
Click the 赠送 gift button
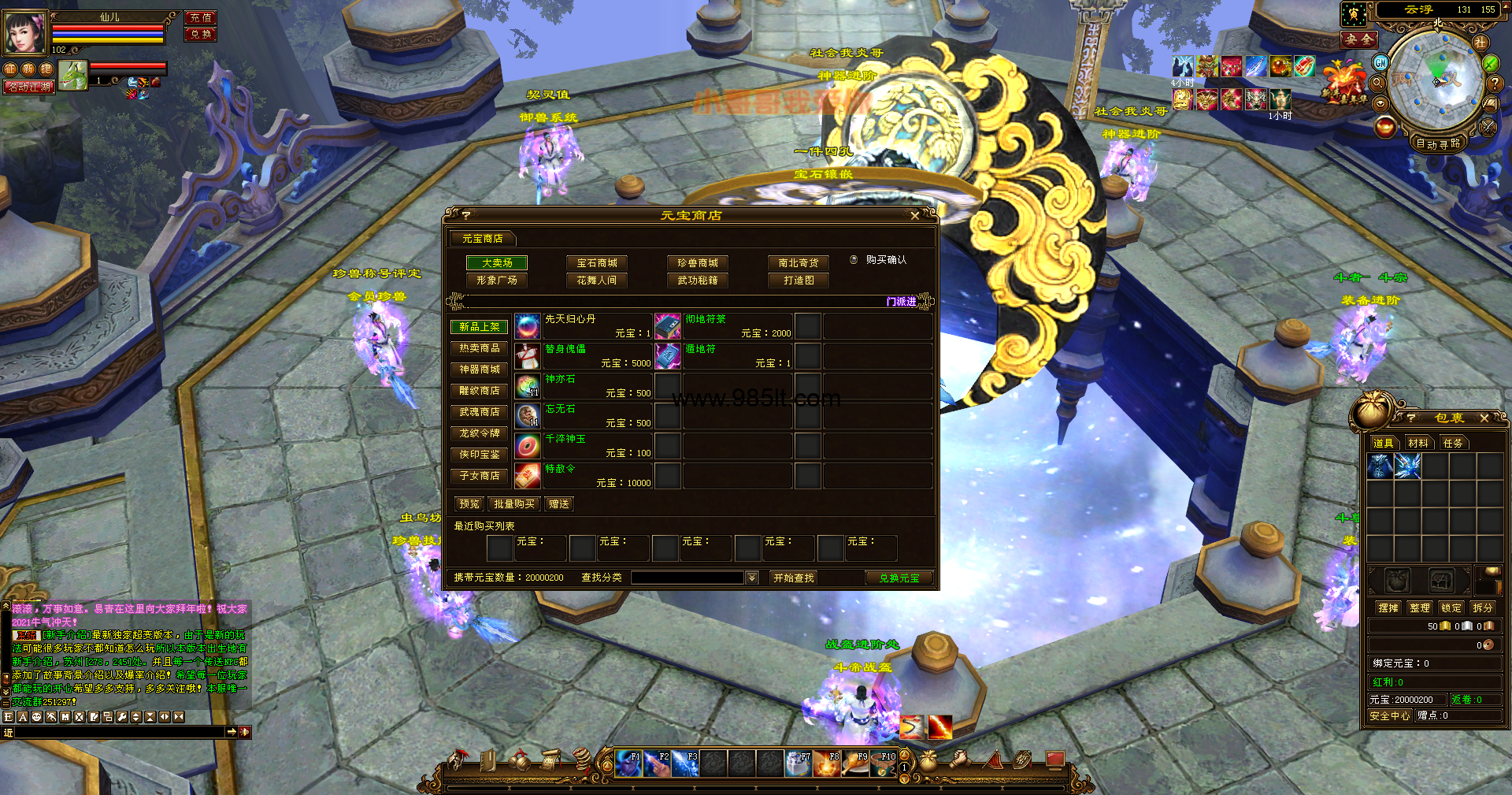pyautogui.click(x=559, y=504)
